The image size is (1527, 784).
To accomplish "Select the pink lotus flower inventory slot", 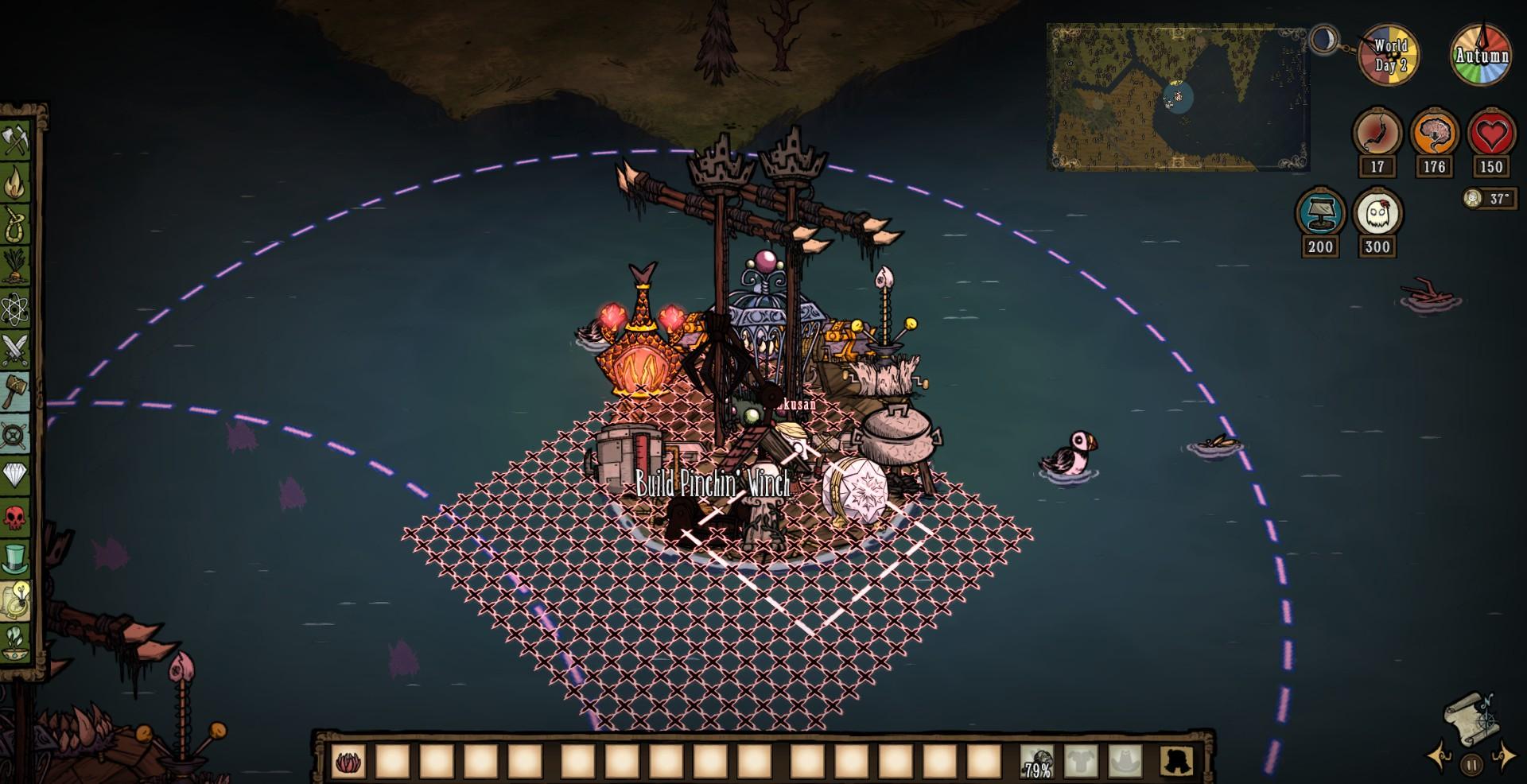I will pyautogui.click(x=348, y=762).
